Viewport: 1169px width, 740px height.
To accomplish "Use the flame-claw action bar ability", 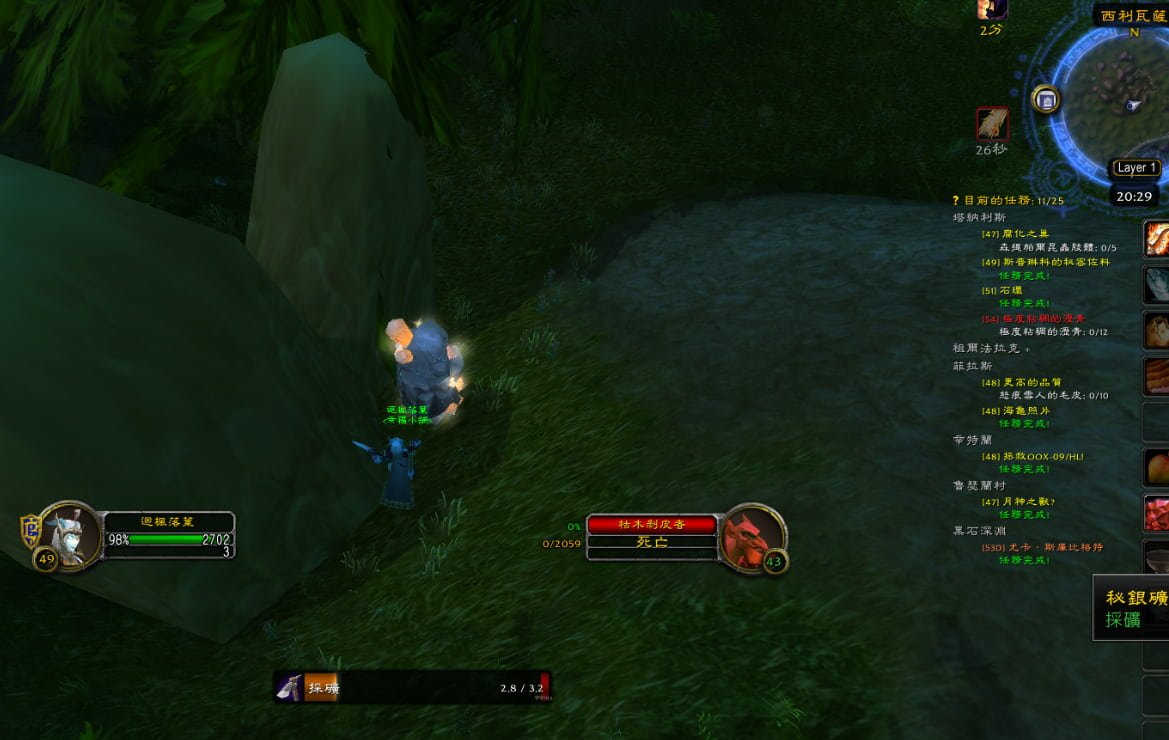I will pos(1157,238).
